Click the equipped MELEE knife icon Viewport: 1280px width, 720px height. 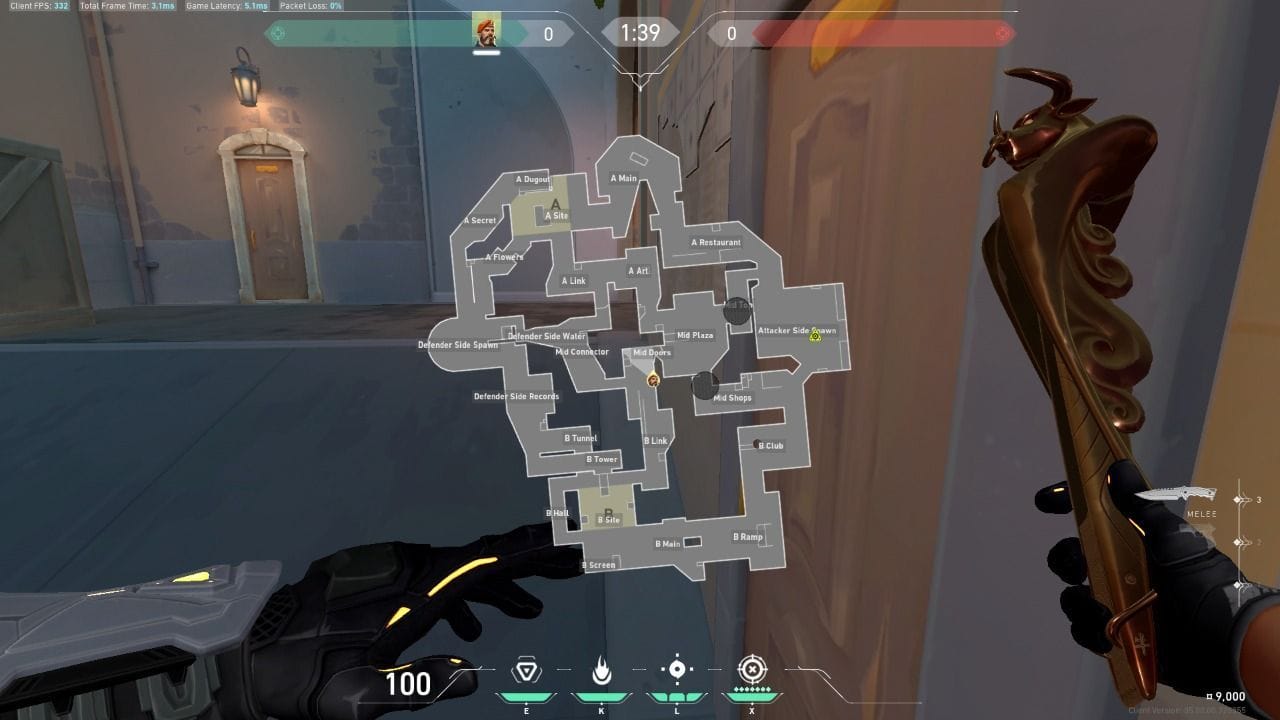click(1176, 493)
